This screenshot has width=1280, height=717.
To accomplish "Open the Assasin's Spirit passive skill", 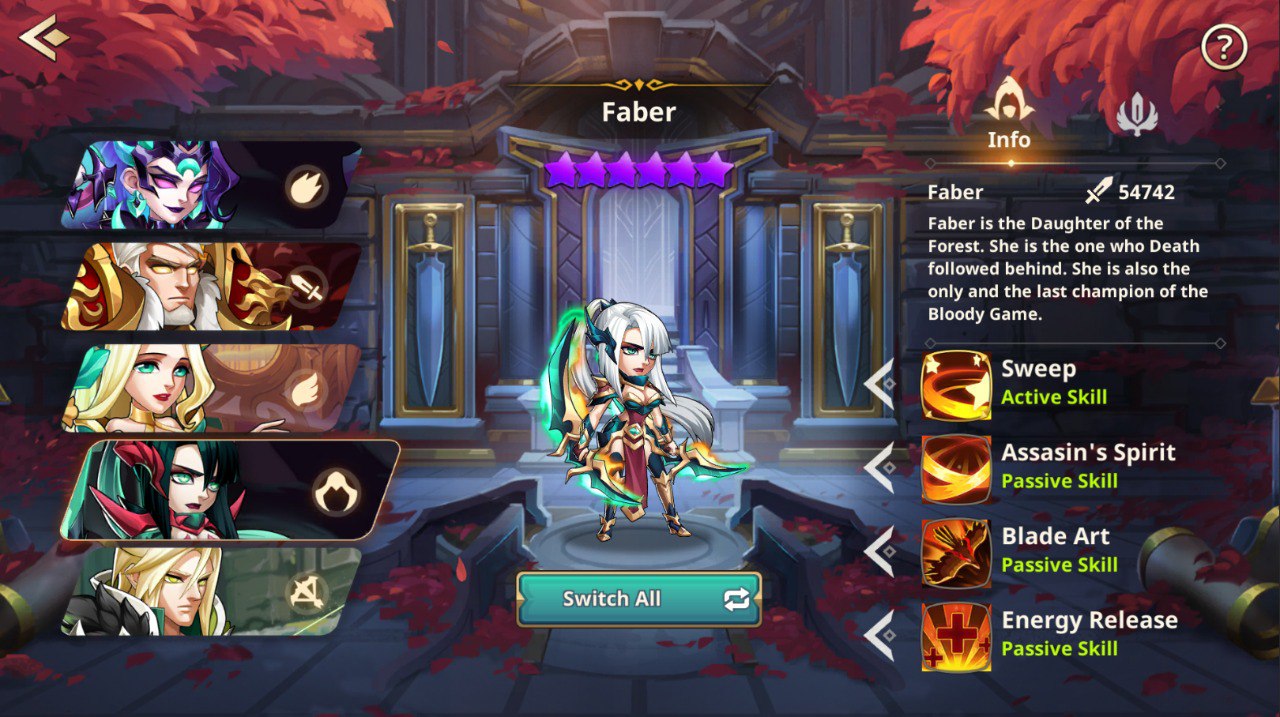I will (956, 468).
